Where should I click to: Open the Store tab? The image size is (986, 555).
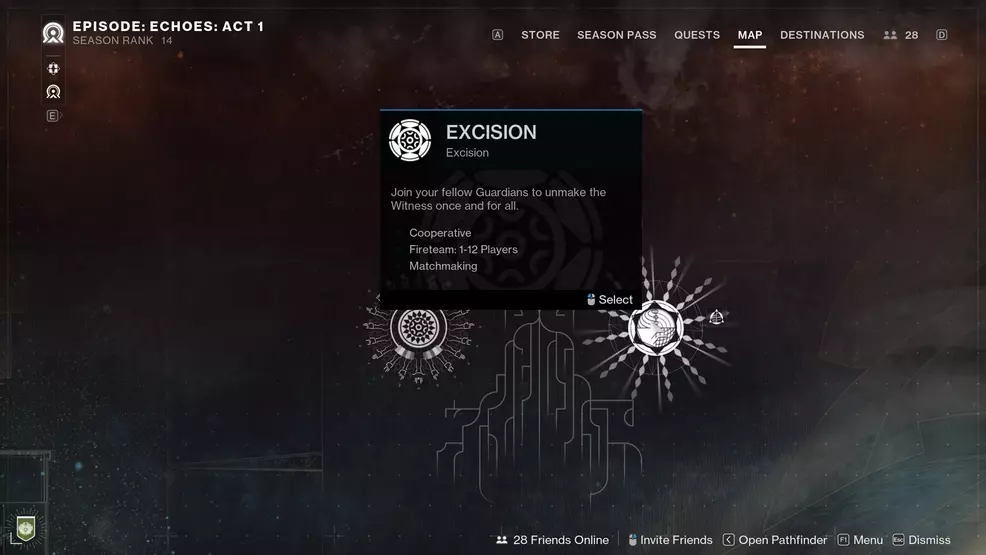click(540, 35)
